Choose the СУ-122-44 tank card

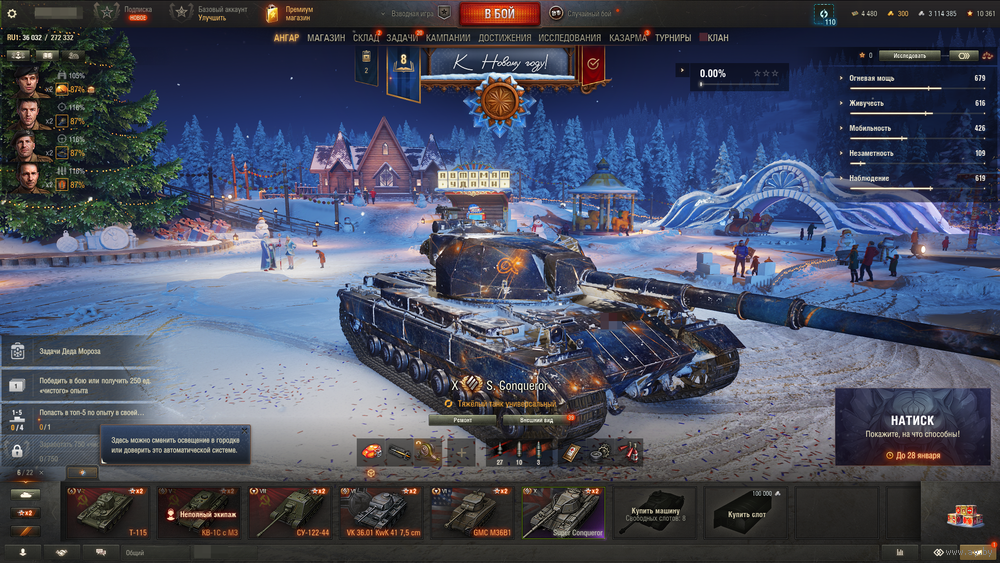[x=291, y=513]
